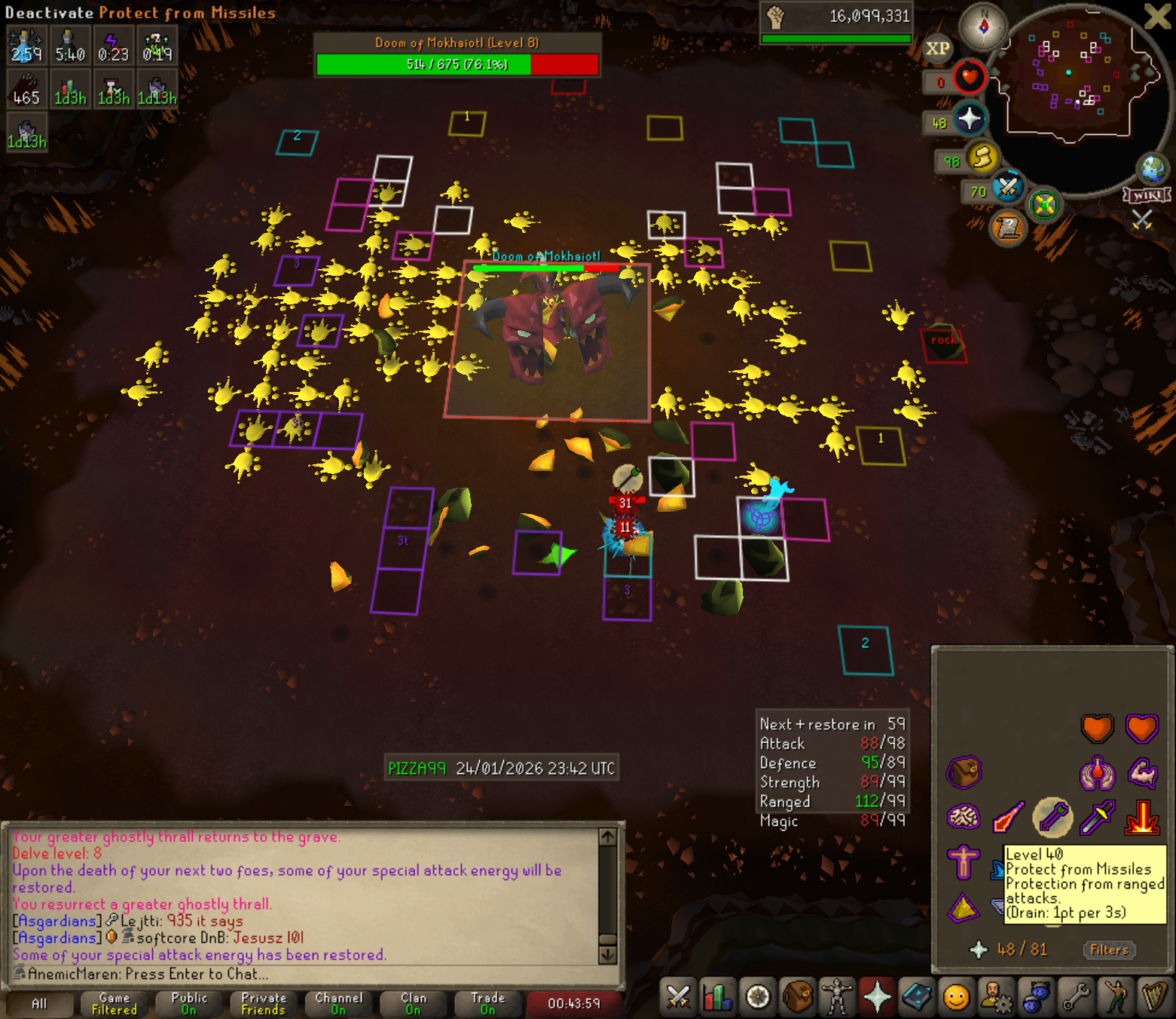This screenshot has width=1176, height=1019.
Task: Toggle quick prayers orb
Action: click(x=969, y=119)
